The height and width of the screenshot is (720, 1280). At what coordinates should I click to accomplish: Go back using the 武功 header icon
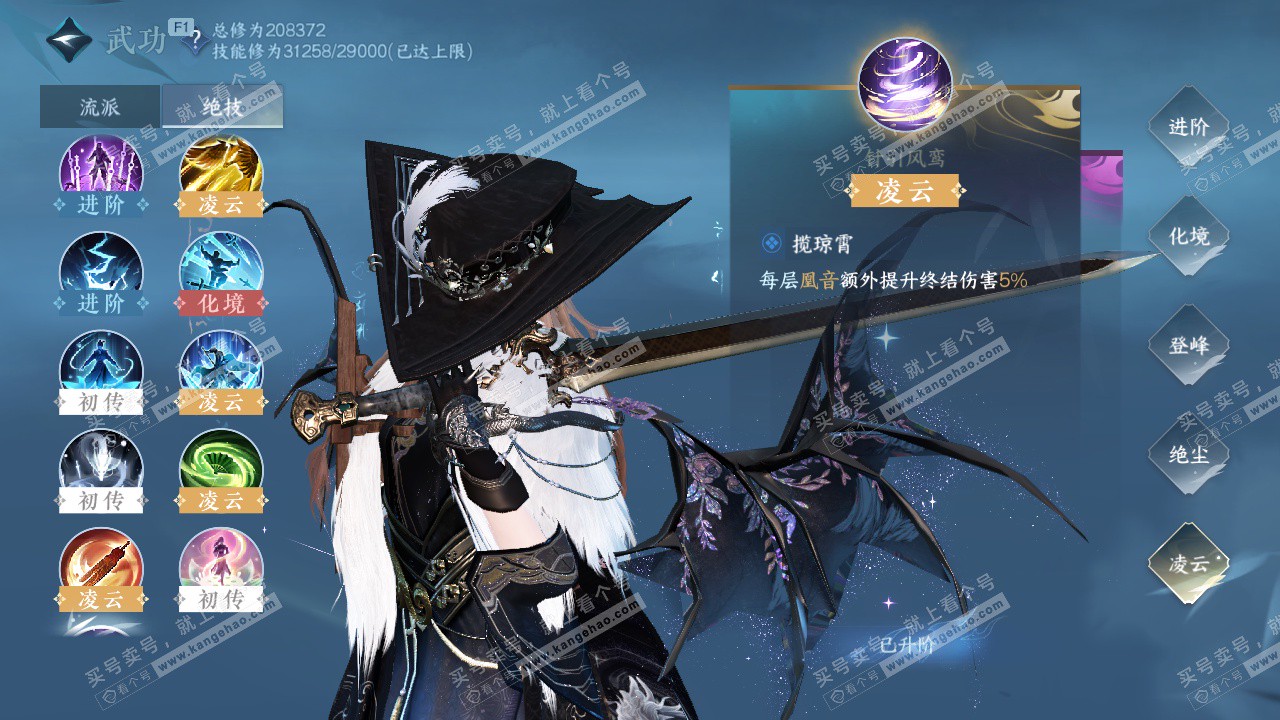point(69,42)
